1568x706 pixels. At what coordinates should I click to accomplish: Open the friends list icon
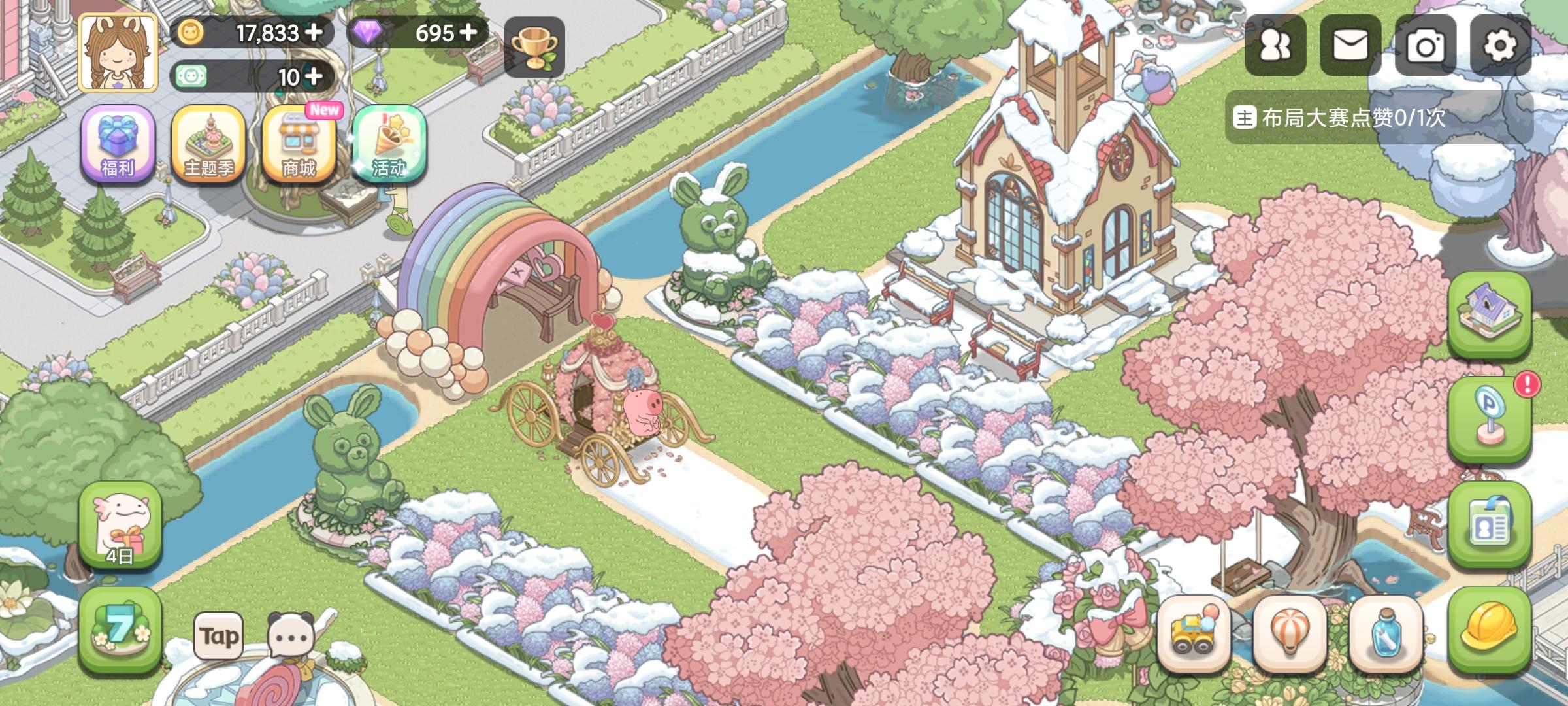[x=1275, y=46]
